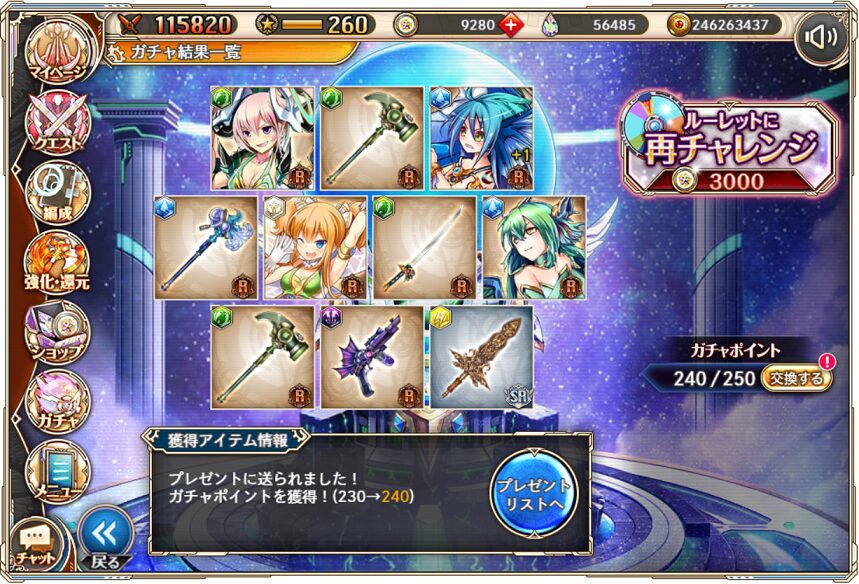The width and height of the screenshot is (859, 584).
Task: Choose the orange-haired winking character card
Action: coord(313,247)
